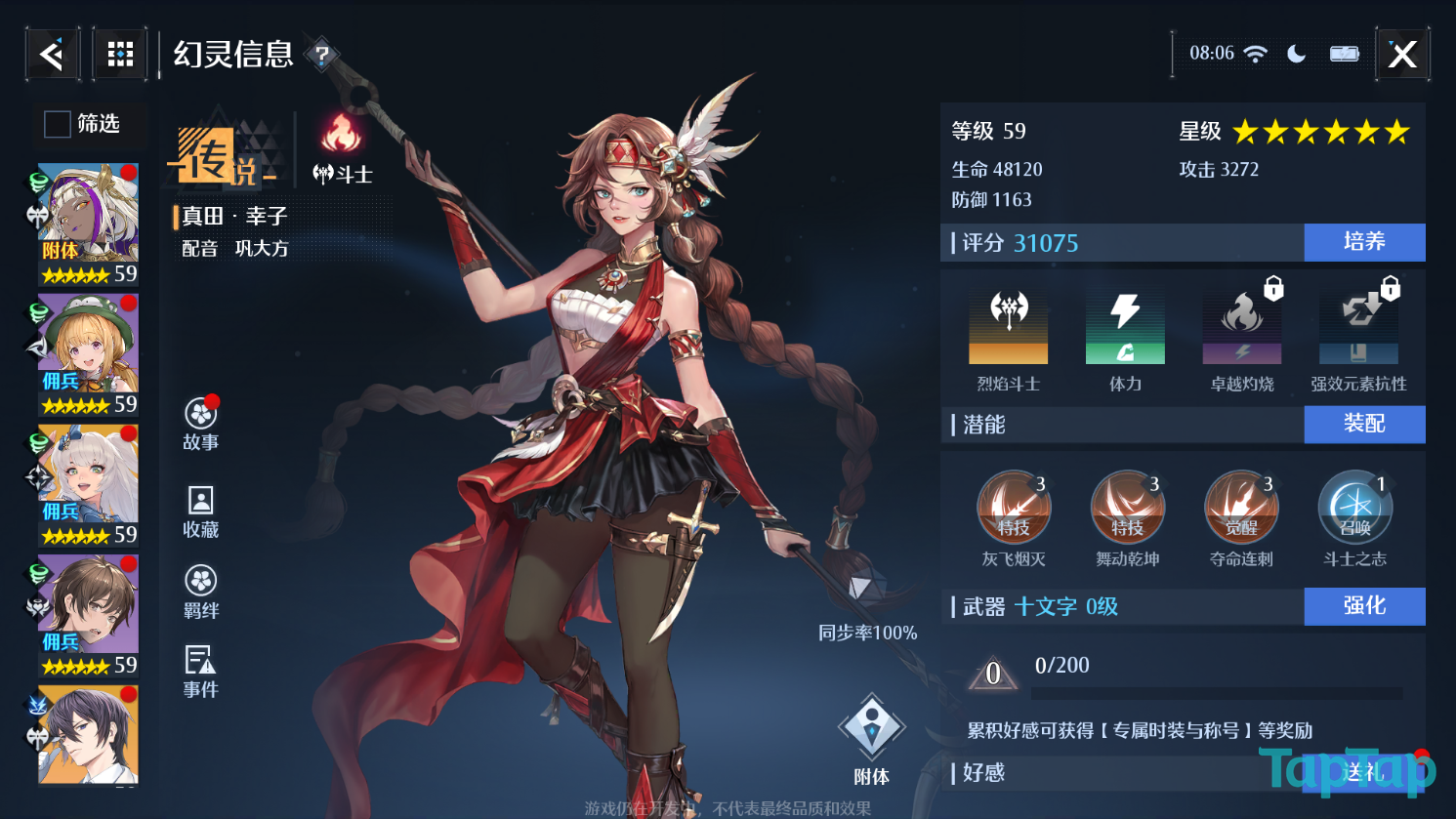Open the 事件 events section
Screen dimensions: 1456x819
201,672
